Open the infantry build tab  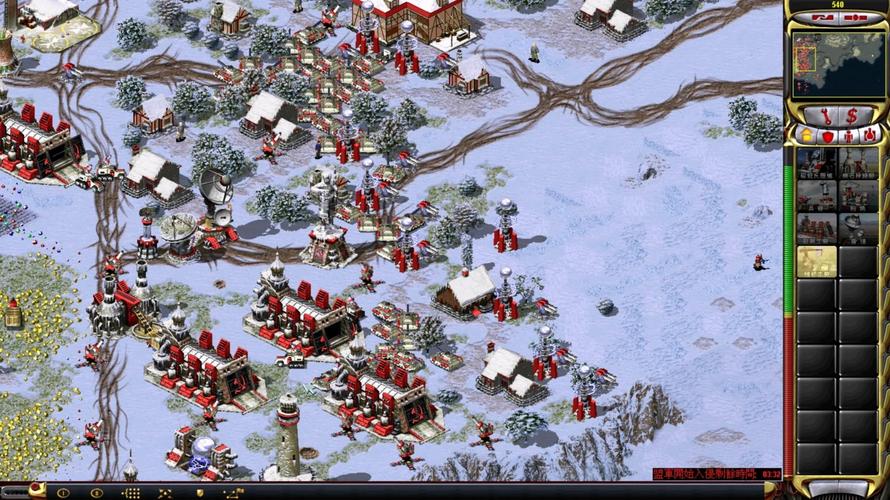848,134
